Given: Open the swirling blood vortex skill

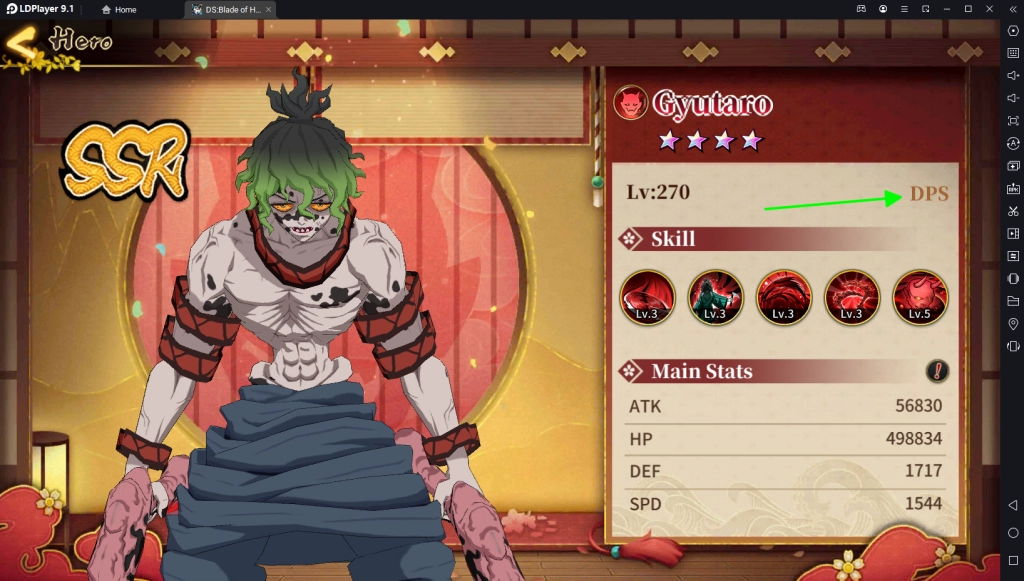Looking at the screenshot, I should pyautogui.click(x=783, y=297).
